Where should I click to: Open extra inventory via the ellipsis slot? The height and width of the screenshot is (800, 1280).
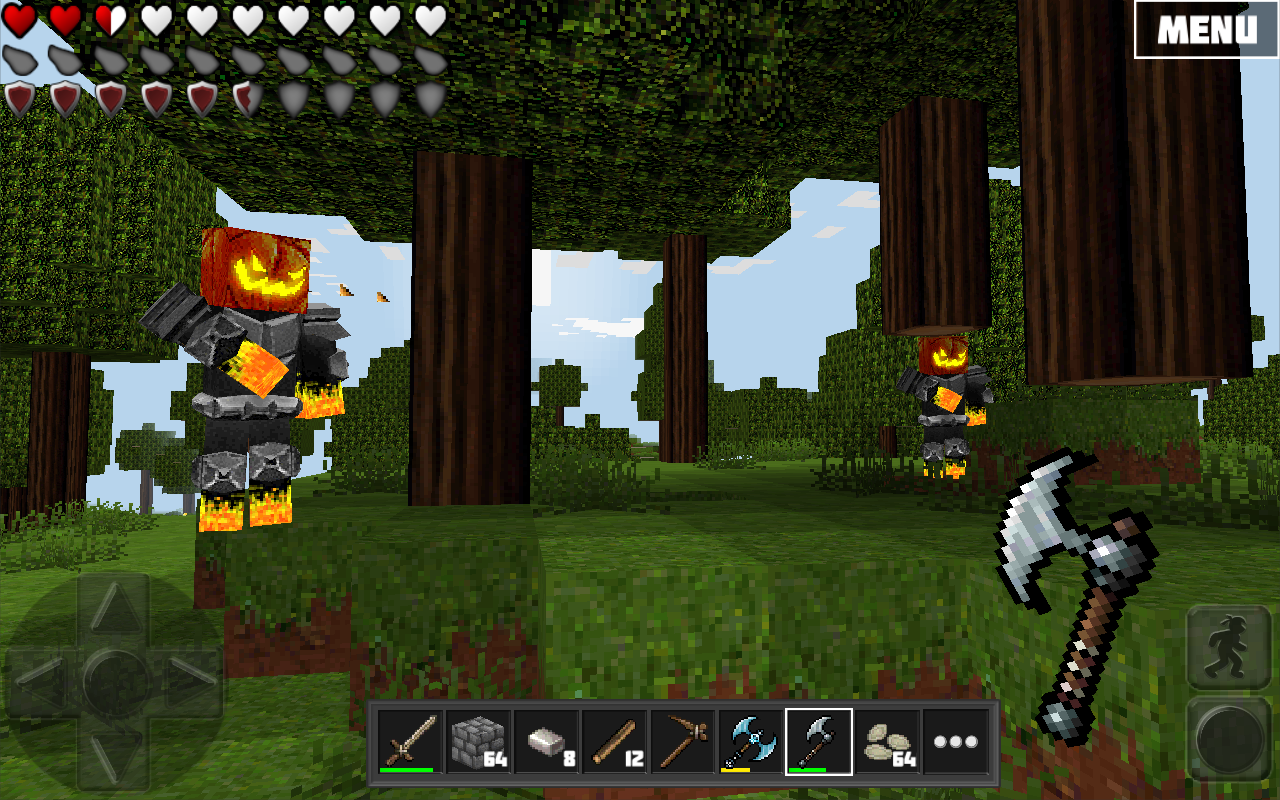[955, 740]
